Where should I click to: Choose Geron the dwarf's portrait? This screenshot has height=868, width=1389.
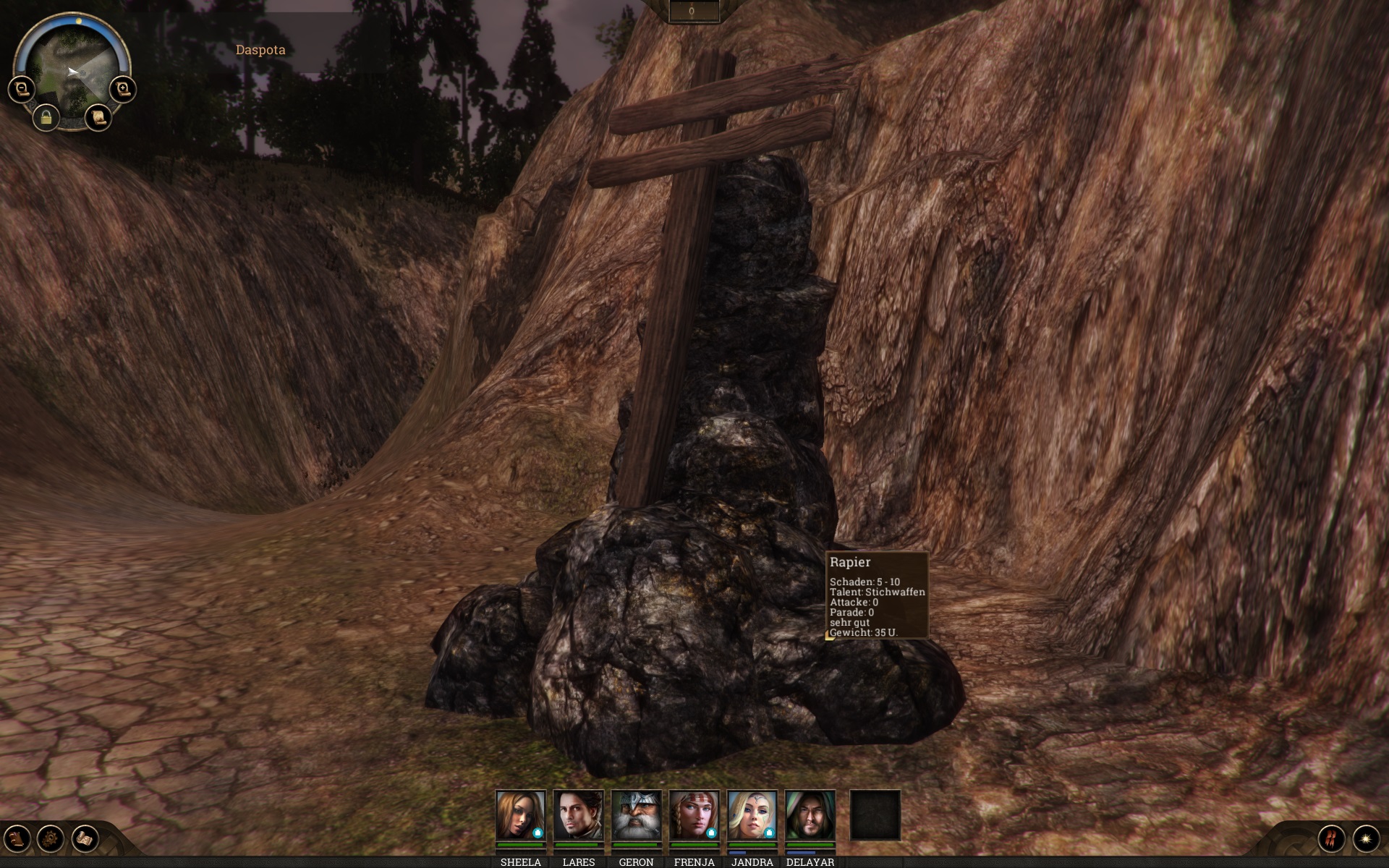click(x=636, y=815)
